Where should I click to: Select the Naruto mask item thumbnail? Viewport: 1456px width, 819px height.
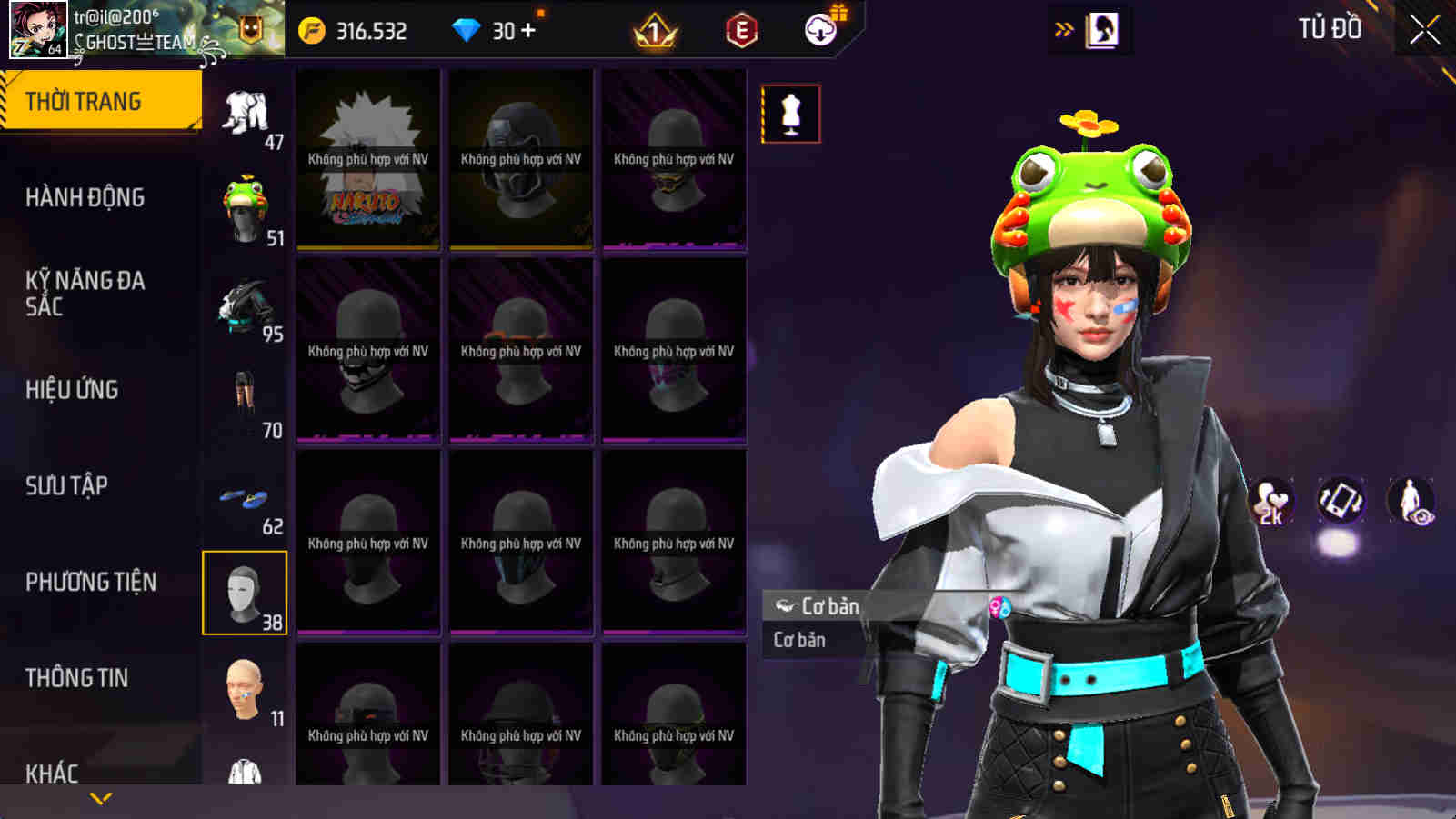coord(366,162)
